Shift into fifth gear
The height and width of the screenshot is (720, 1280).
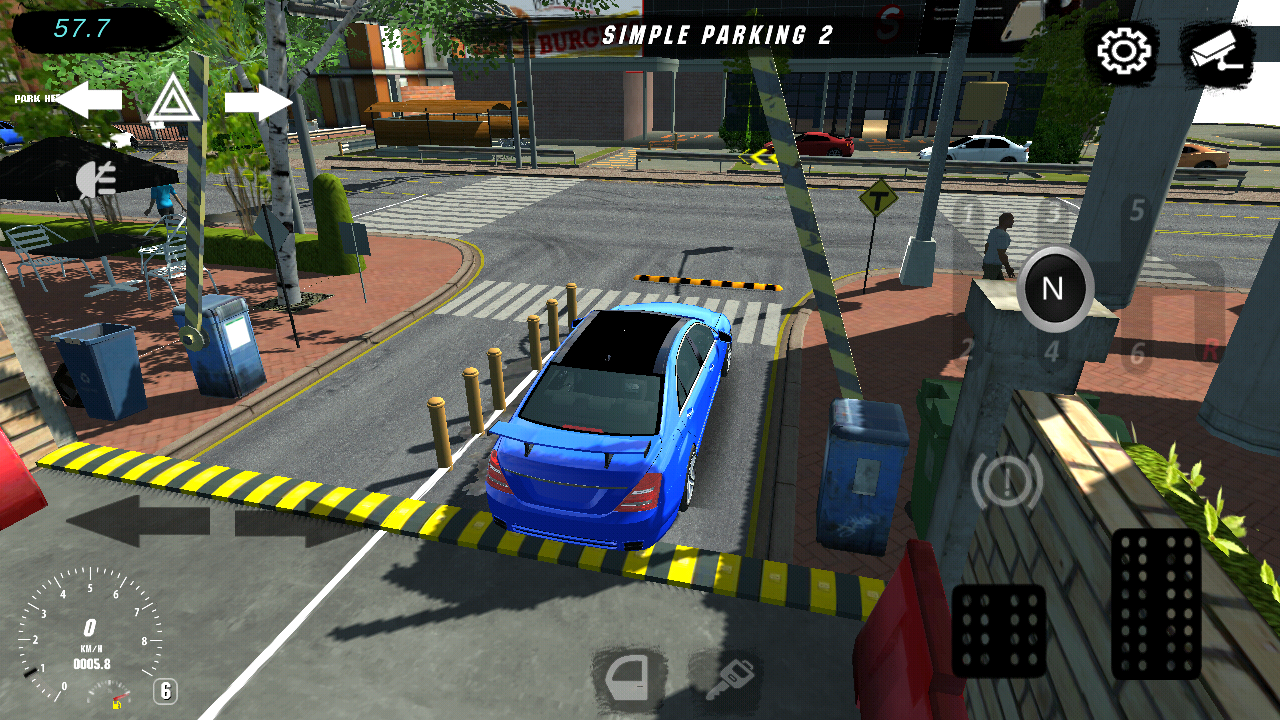tap(1136, 211)
